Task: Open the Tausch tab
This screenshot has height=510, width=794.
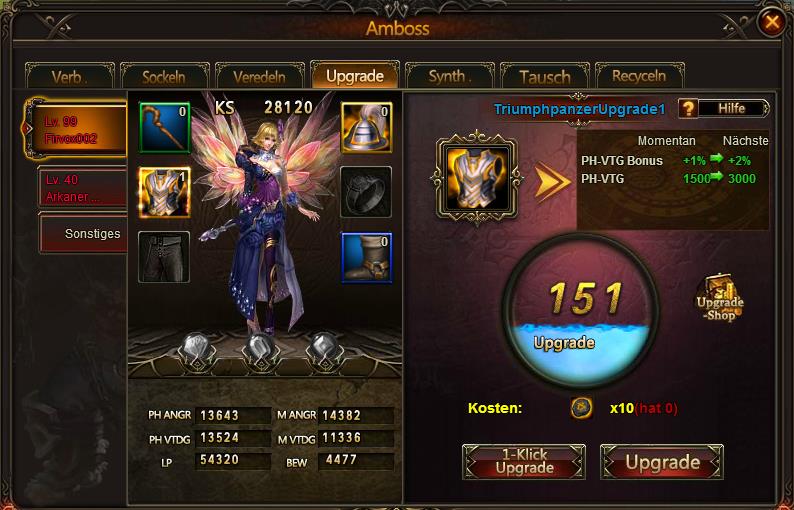Action: (544, 77)
